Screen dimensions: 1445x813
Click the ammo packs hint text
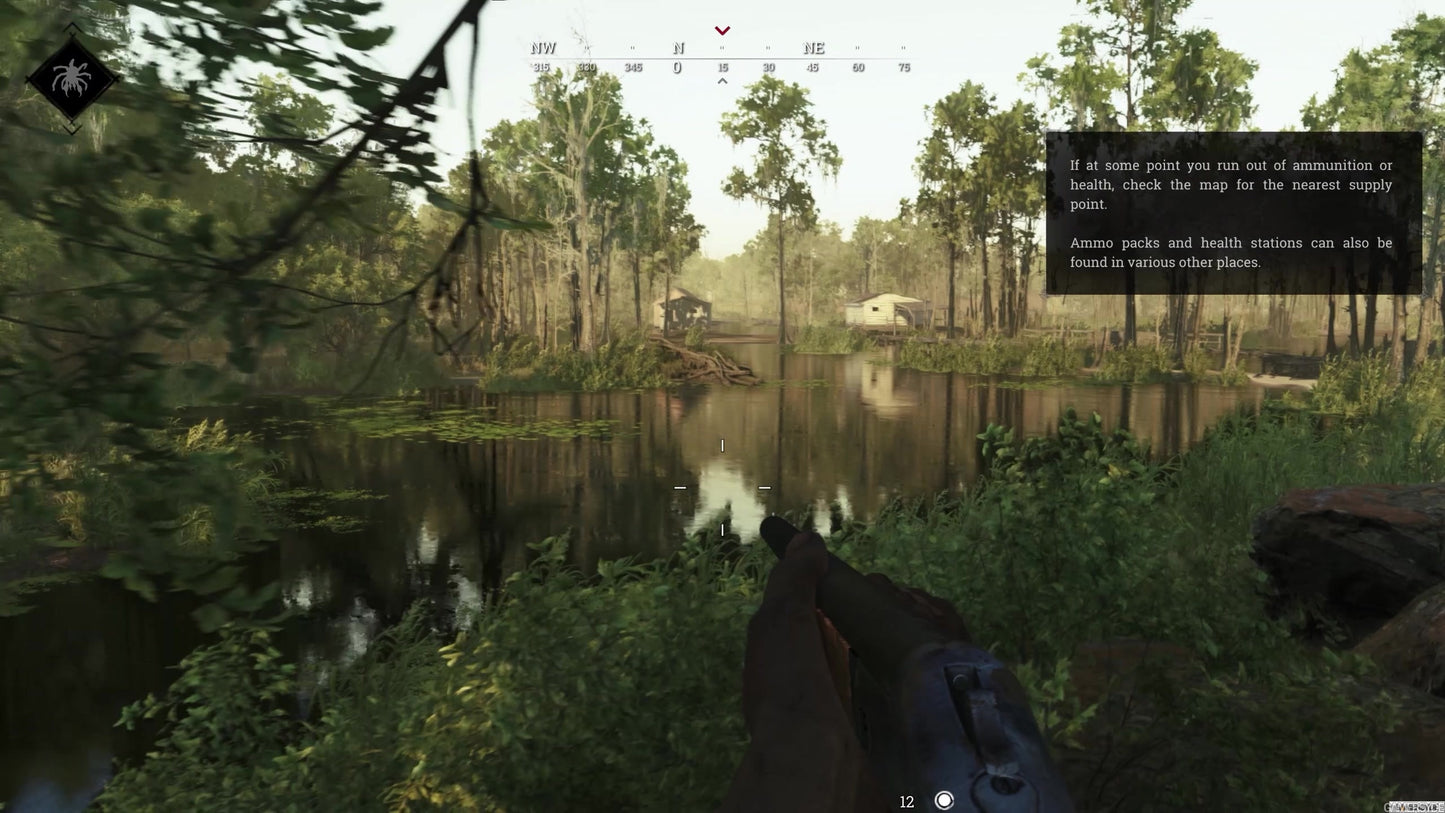tap(1231, 251)
